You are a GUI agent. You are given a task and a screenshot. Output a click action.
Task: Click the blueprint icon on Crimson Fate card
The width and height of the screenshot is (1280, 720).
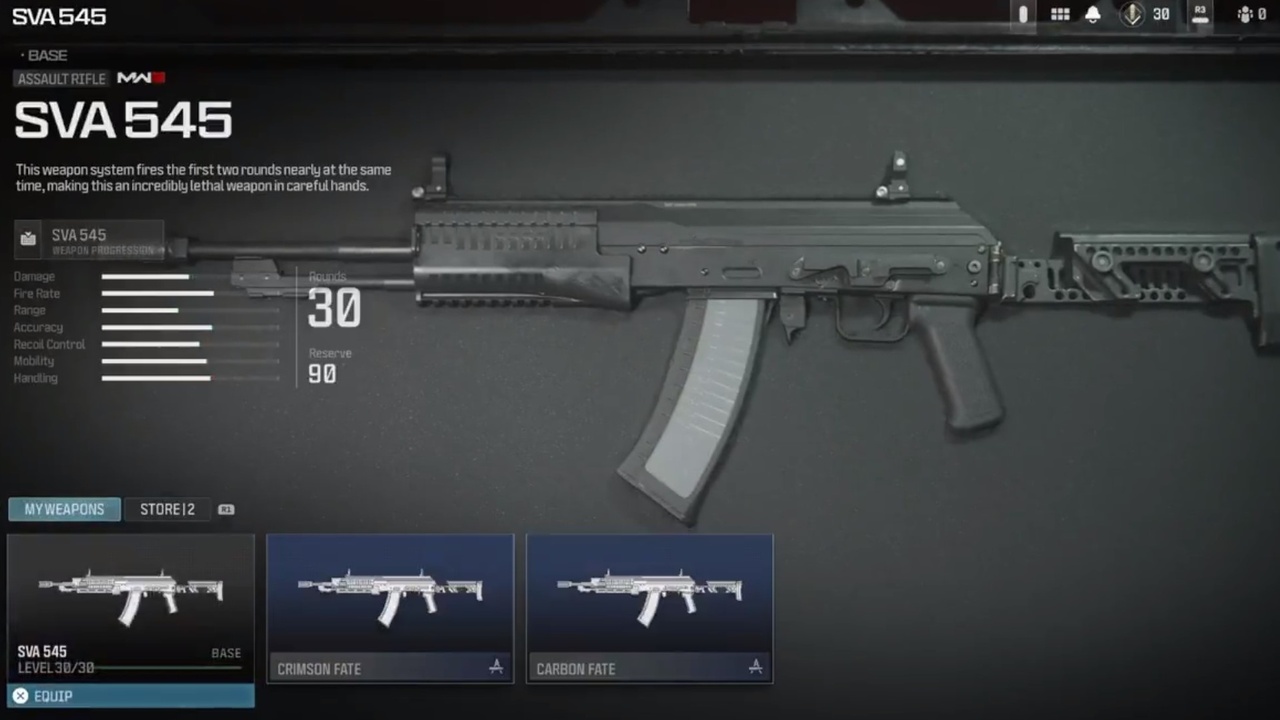point(496,667)
